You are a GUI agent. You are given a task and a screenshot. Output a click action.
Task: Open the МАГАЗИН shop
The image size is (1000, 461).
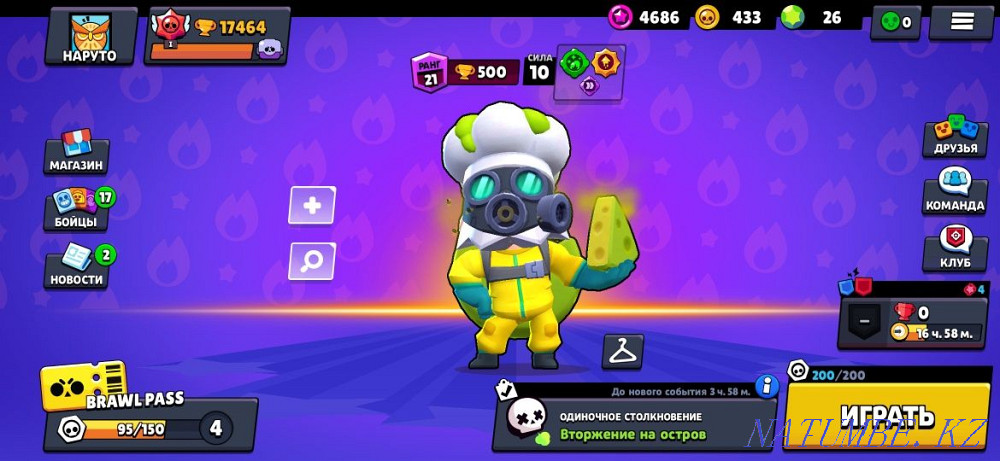pos(77,152)
